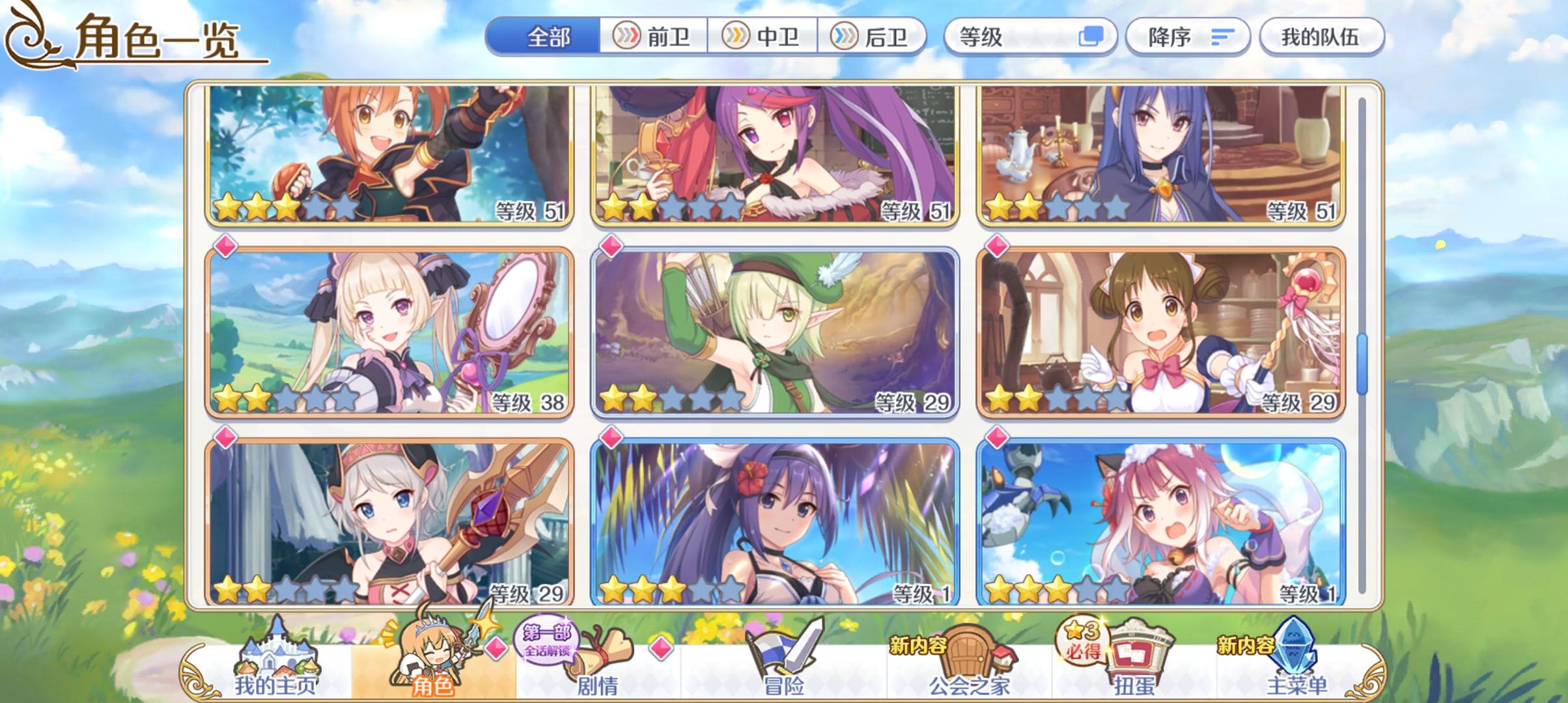Toggle the 后卫 position filter
1568x703 pixels.
[873, 37]
